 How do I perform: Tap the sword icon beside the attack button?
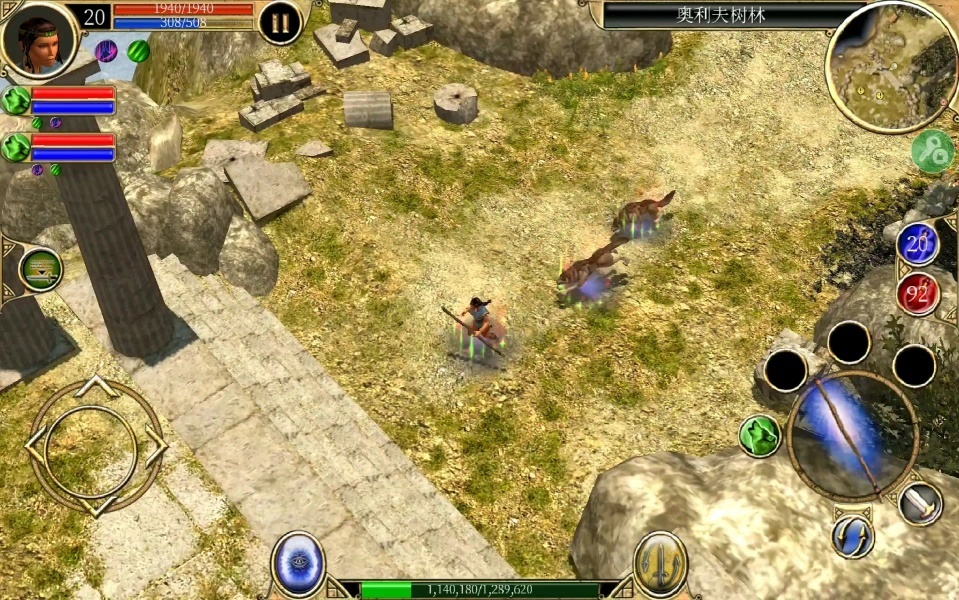pos(920,503)
